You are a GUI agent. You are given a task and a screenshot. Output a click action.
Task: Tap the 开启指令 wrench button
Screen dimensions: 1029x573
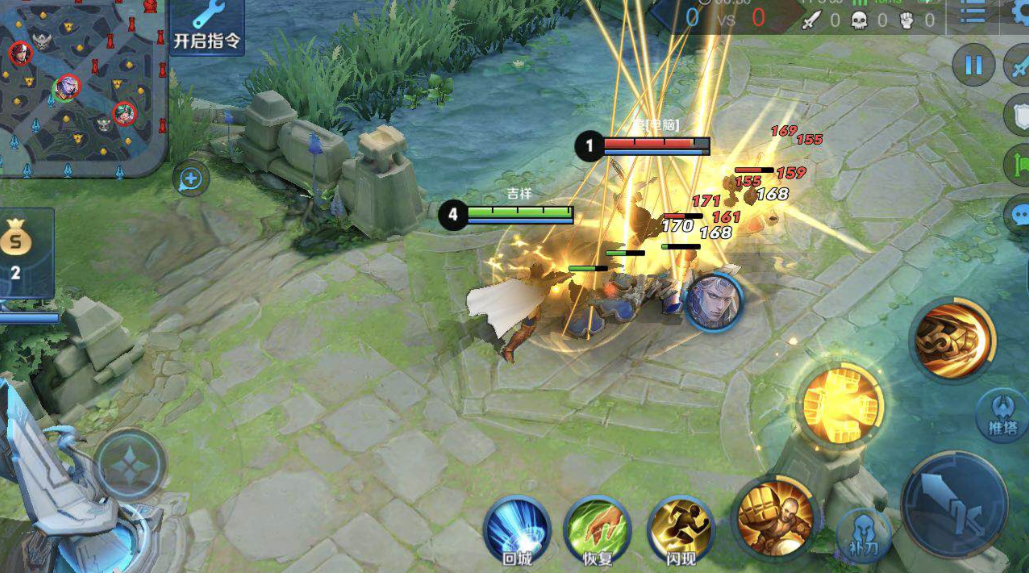click(x=207, y=25)
